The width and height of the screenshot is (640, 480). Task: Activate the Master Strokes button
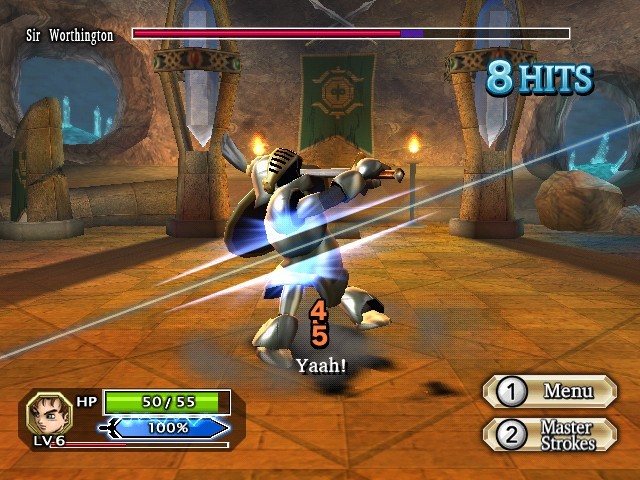(x=550, y=435)
